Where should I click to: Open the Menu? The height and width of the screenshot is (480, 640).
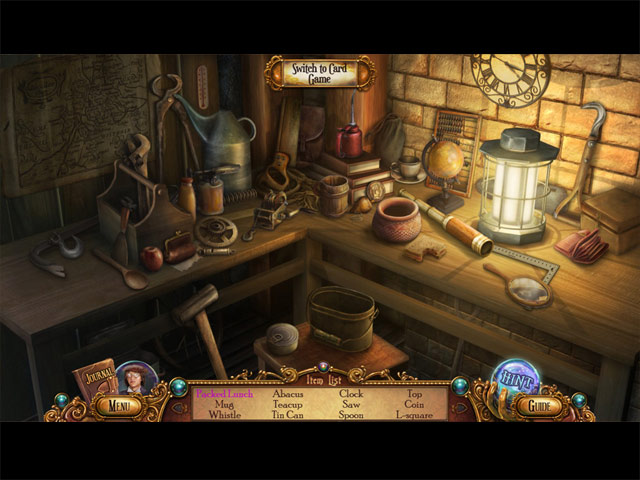[118, 406]
